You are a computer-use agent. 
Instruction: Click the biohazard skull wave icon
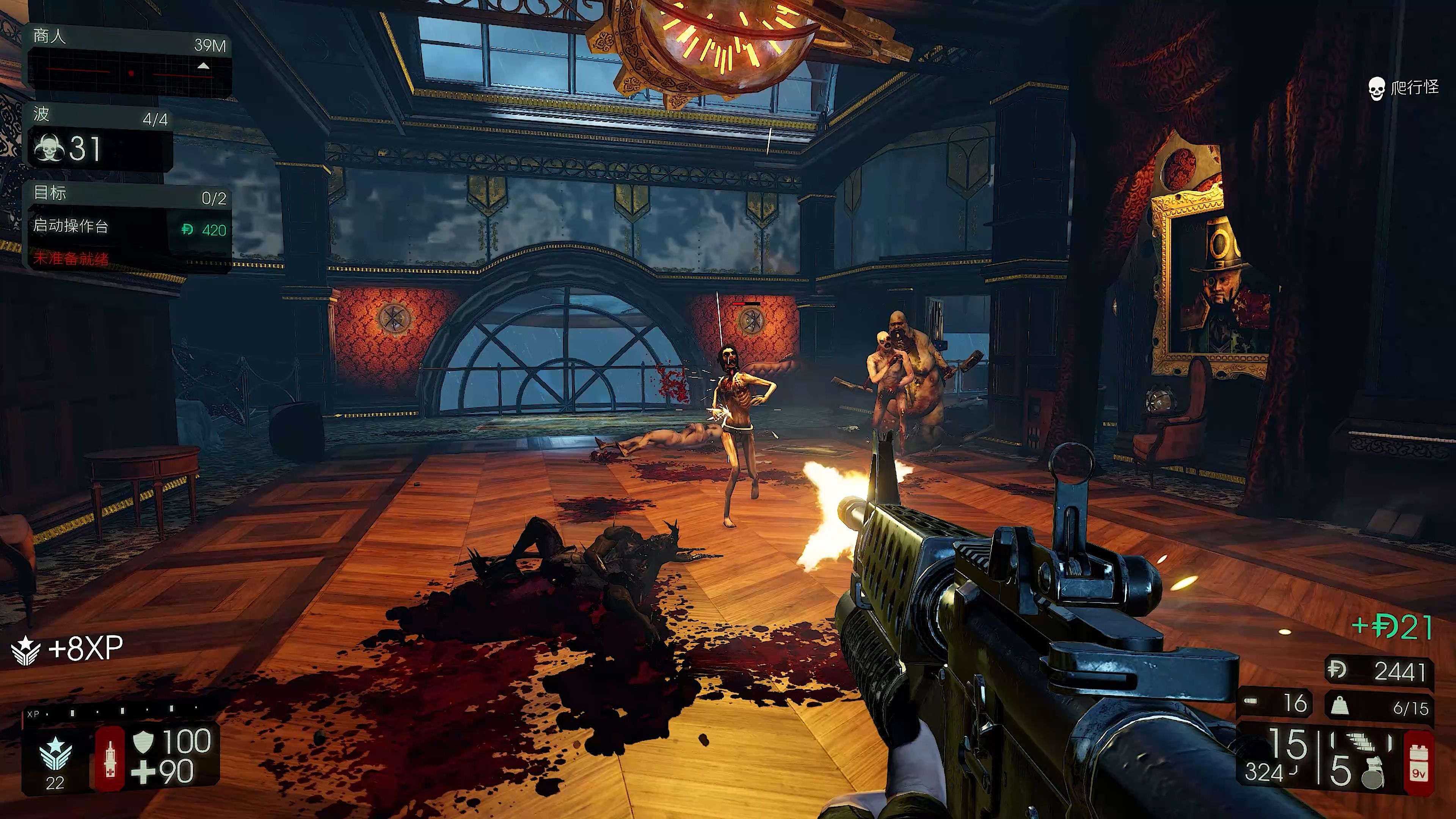[x=49, y=148]
